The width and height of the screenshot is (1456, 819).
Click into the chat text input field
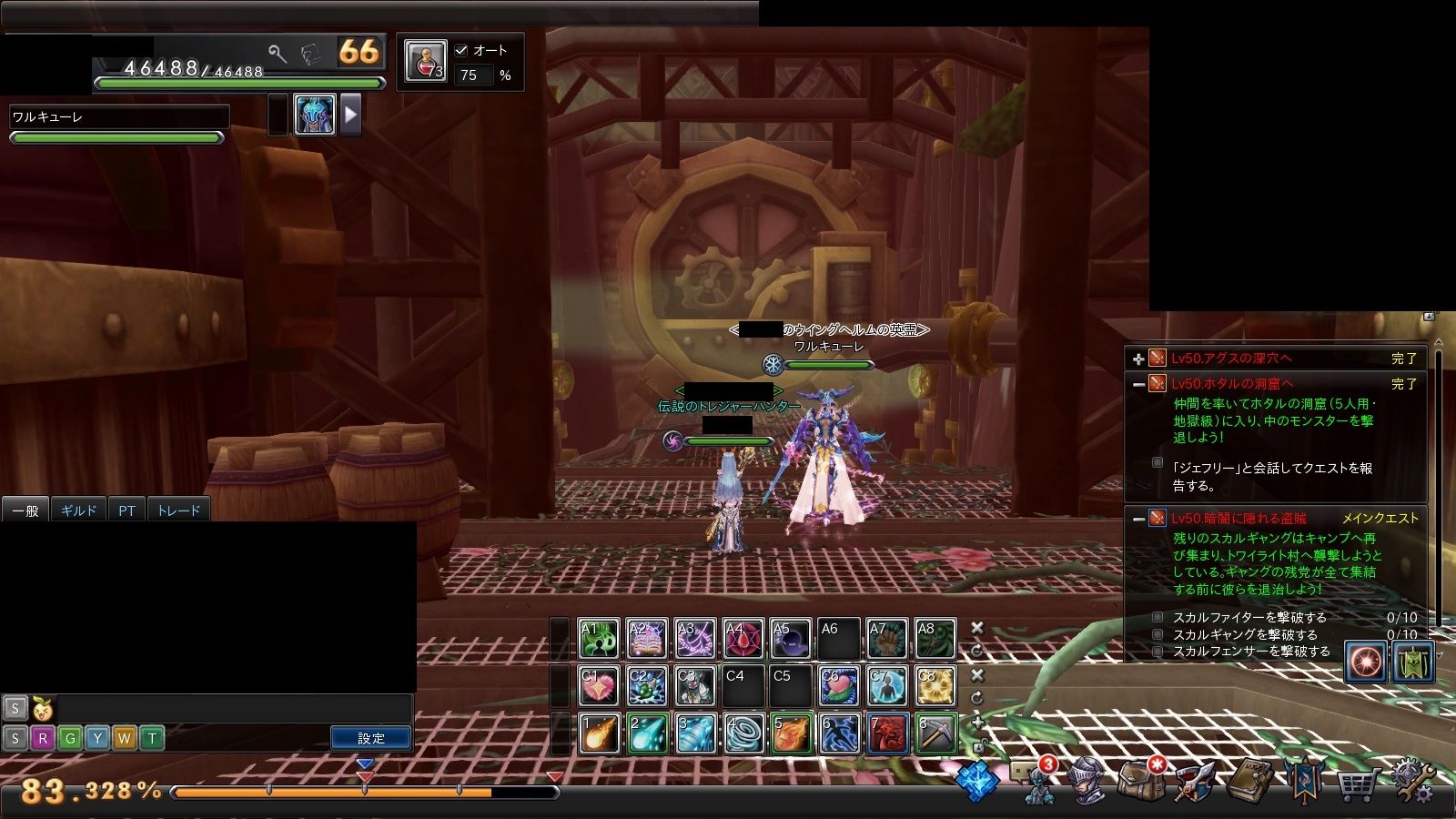[232, 708]
